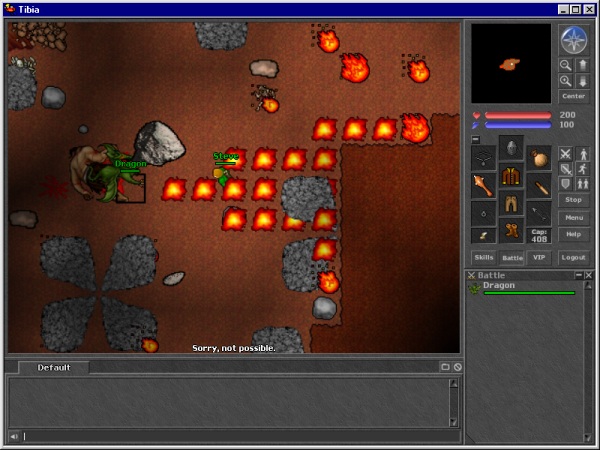The width and height of the screenshot is (600, 450).
Task: Log out of the game
Action: tap(573, 257)
